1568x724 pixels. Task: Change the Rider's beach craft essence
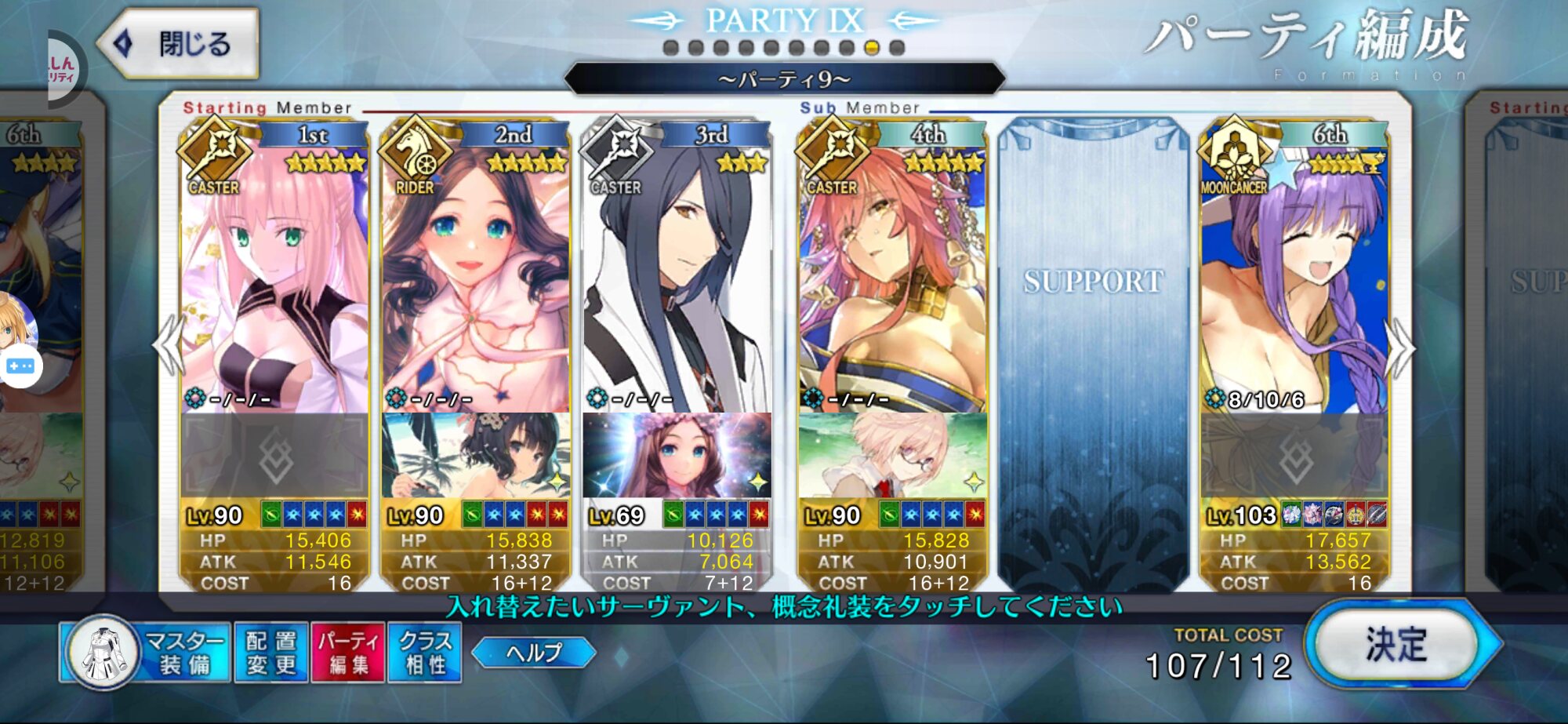click(475, 455)
